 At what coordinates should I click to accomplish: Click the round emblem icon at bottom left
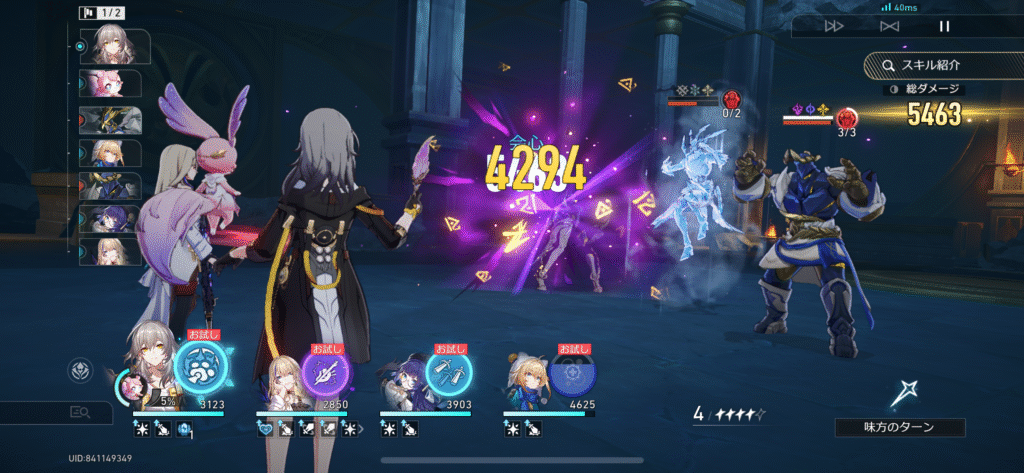(x=80, y=371)
